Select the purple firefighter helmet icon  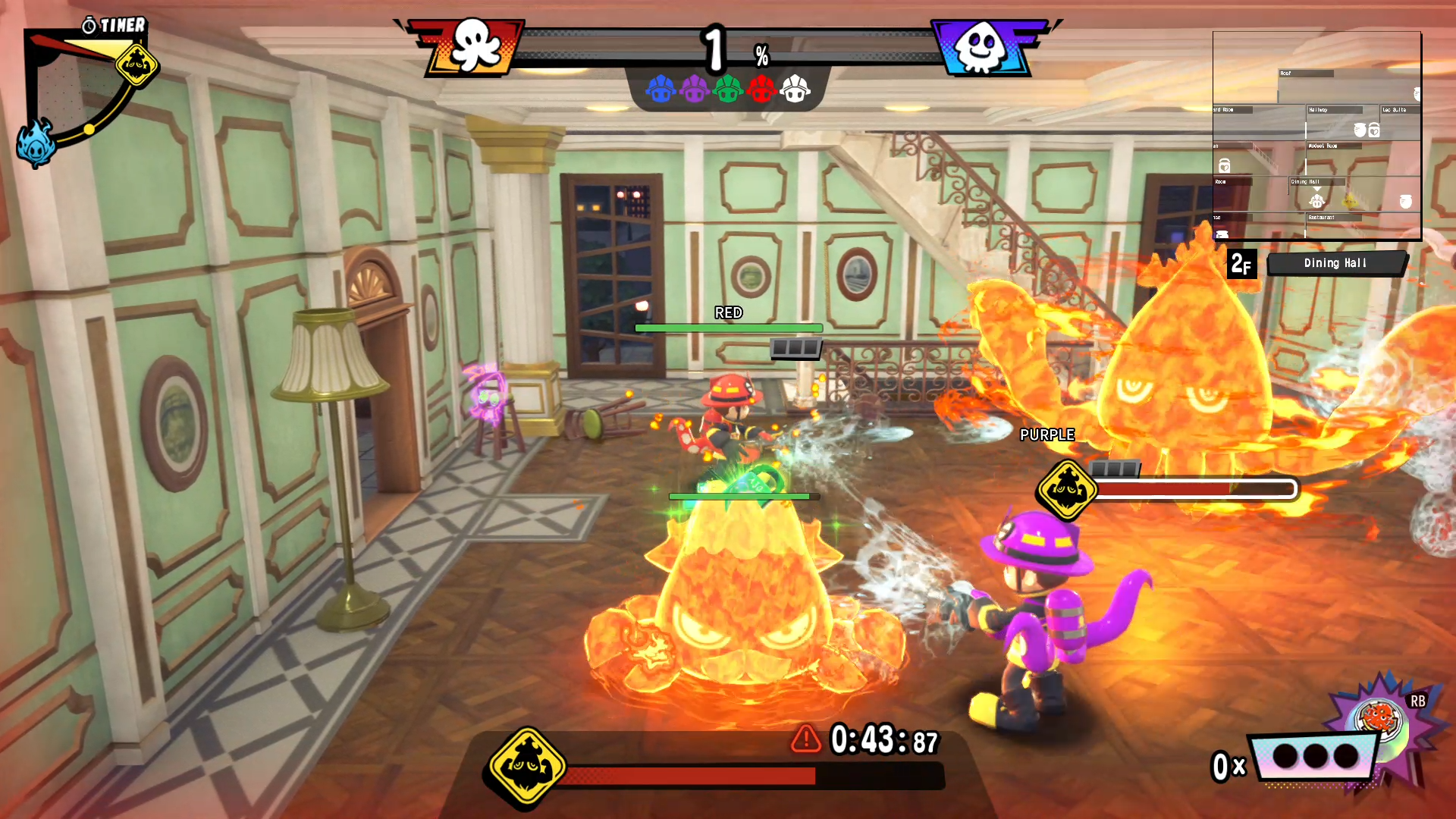point(695,89)
